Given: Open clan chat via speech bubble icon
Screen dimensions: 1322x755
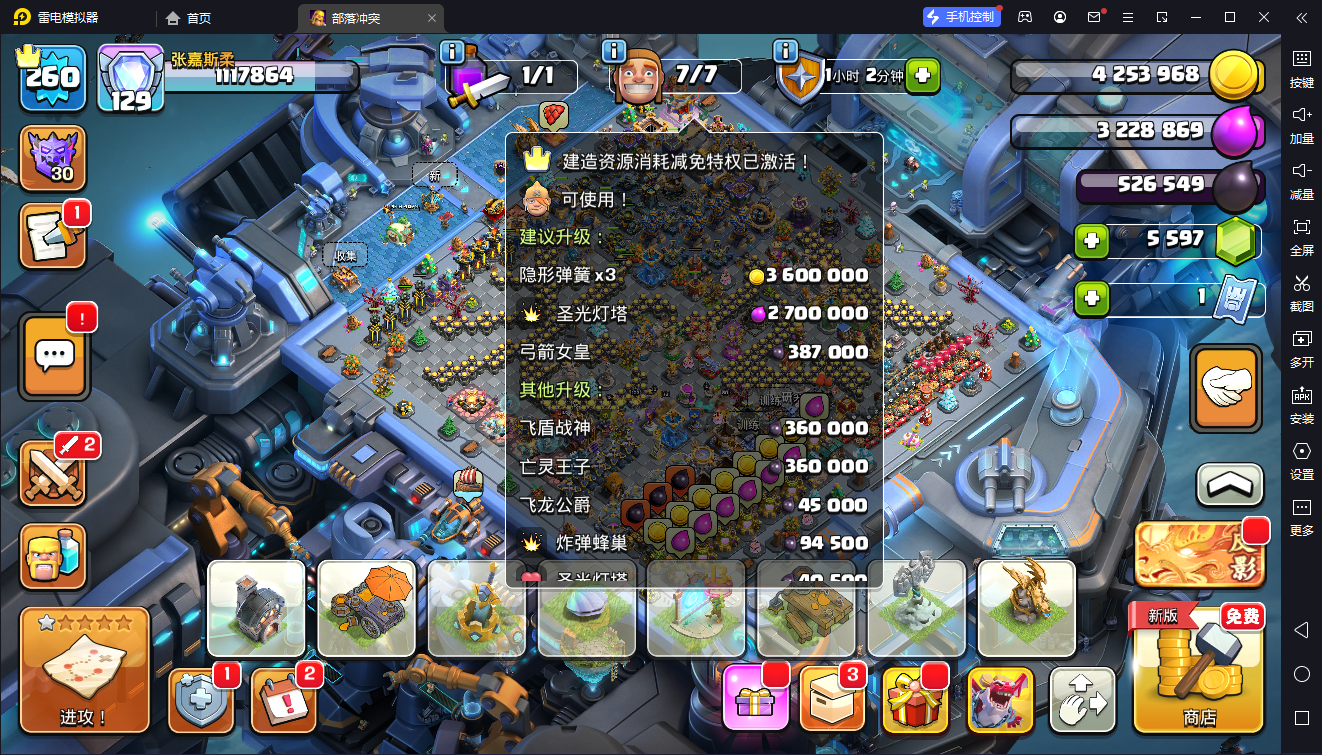Looking at the screenshot, I should tap(53, 355).
